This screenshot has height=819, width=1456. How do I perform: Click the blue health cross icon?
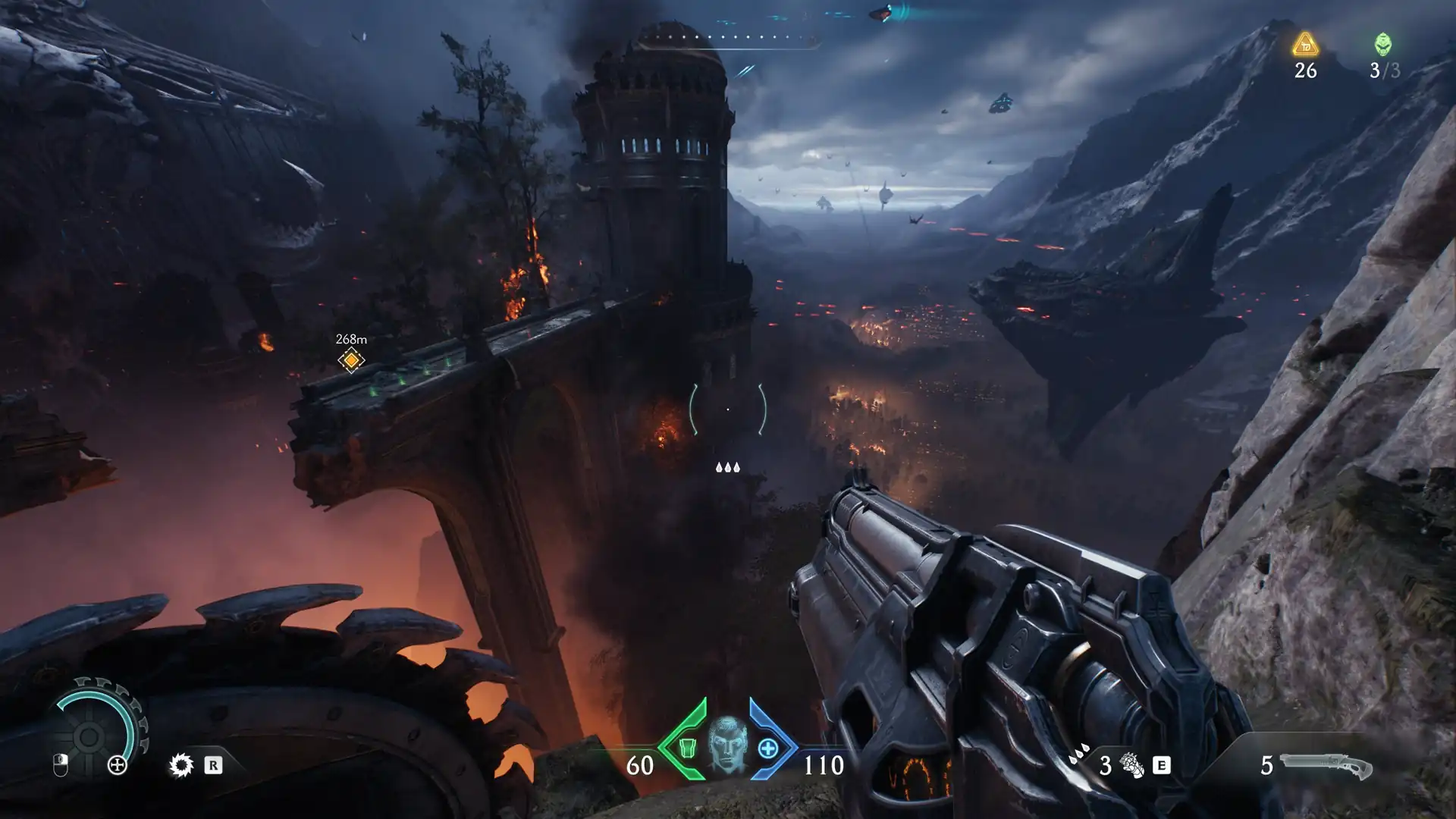[768, 748]
